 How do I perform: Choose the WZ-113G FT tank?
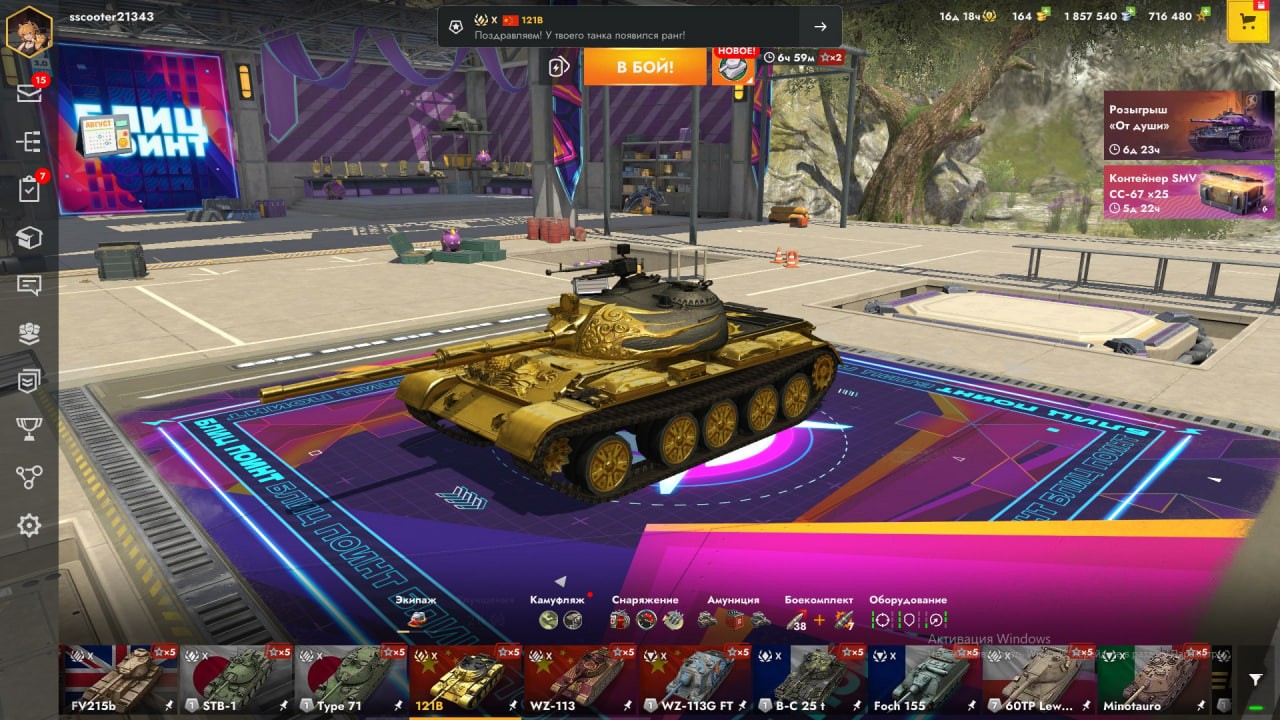tap(696, 680)
